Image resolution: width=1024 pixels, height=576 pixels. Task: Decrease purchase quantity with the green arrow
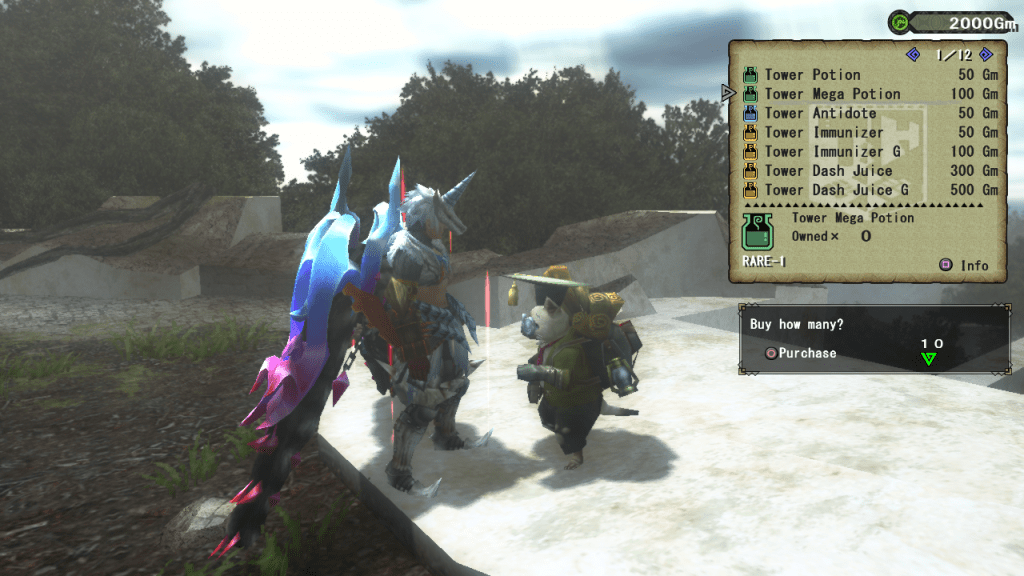pyautogui.click(x=929, y=359)
